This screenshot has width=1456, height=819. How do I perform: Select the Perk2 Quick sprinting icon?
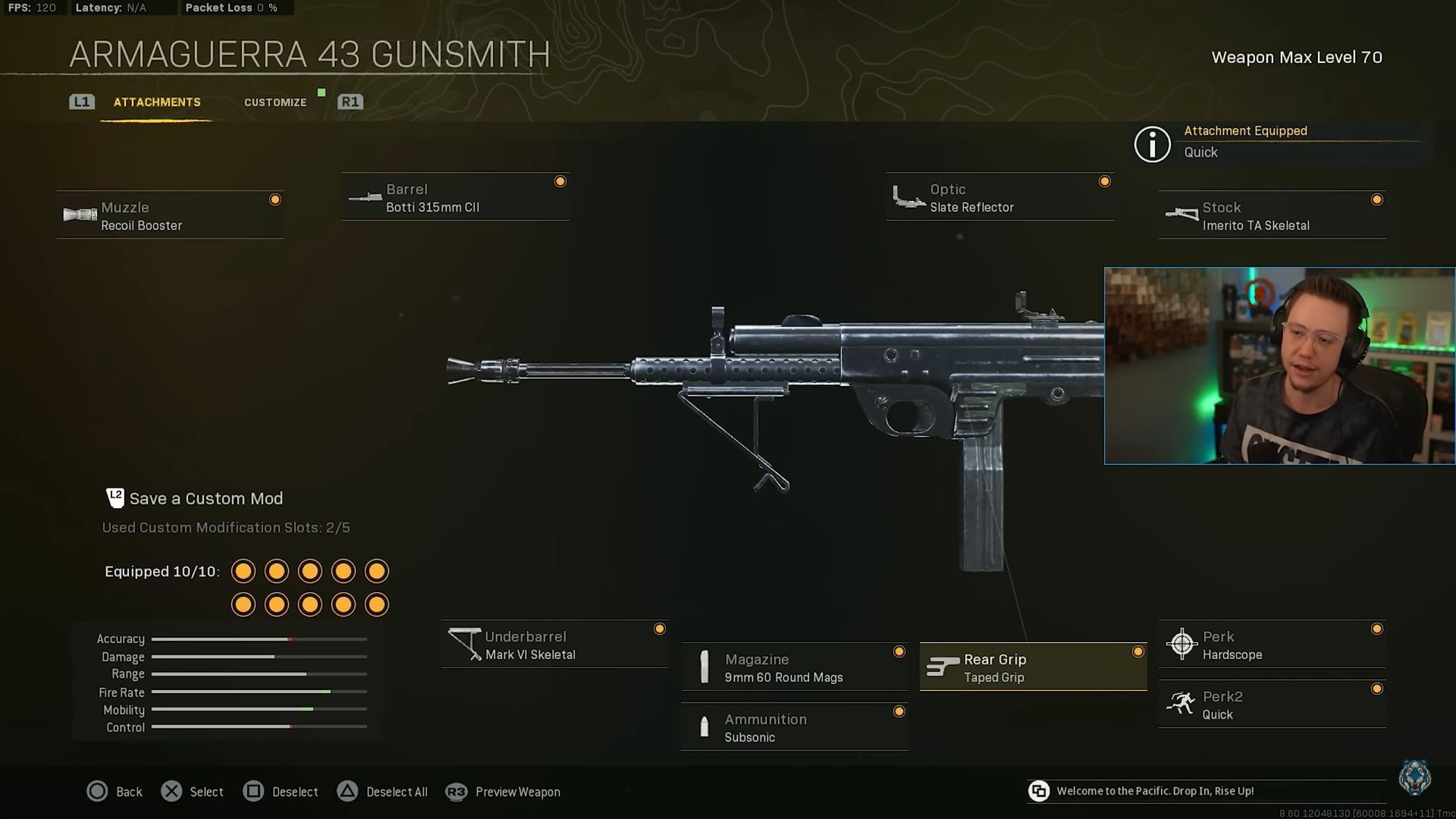click(x=1181, y=704)
